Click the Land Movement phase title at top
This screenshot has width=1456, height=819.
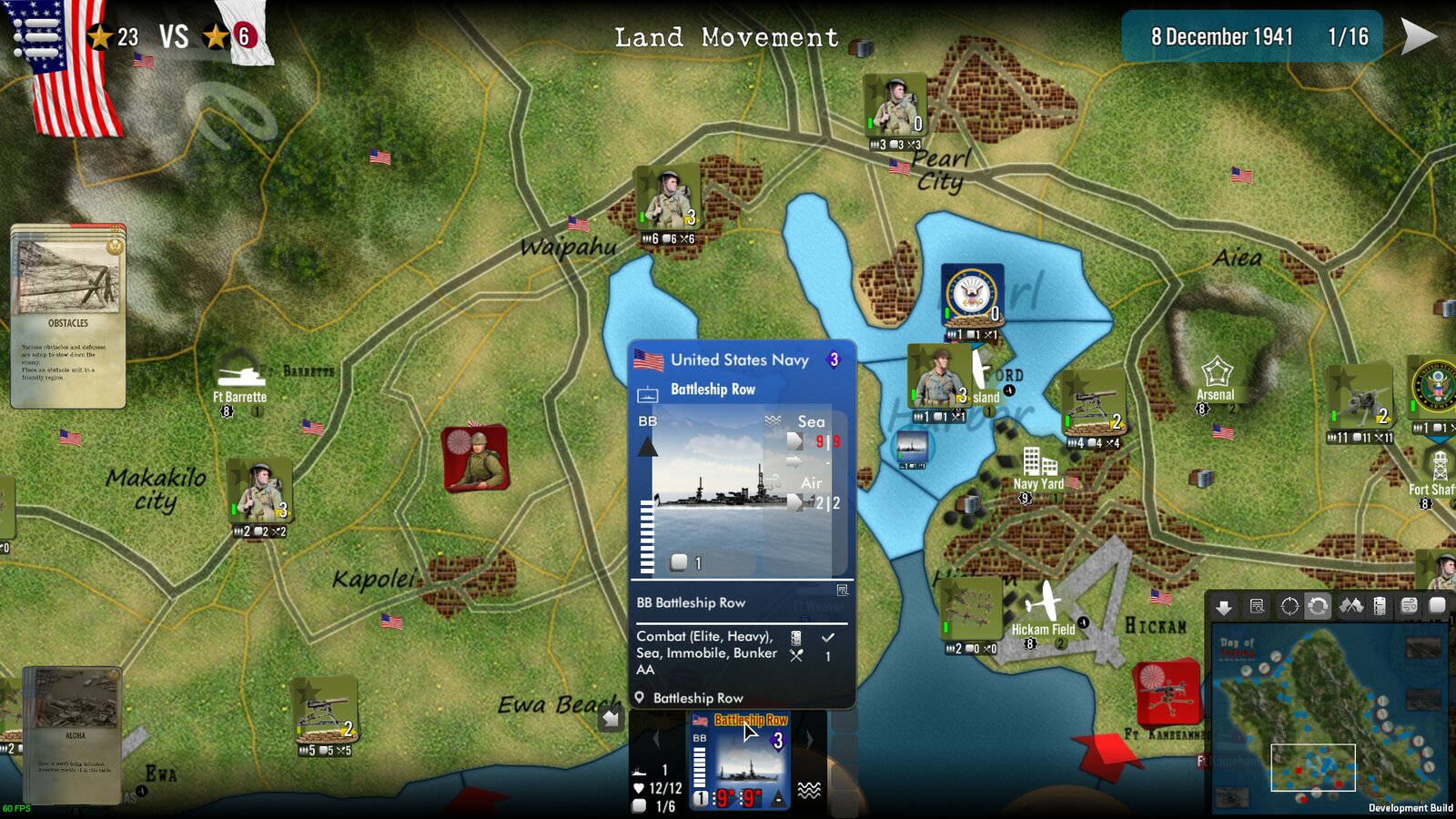click(x=726, y=38)
